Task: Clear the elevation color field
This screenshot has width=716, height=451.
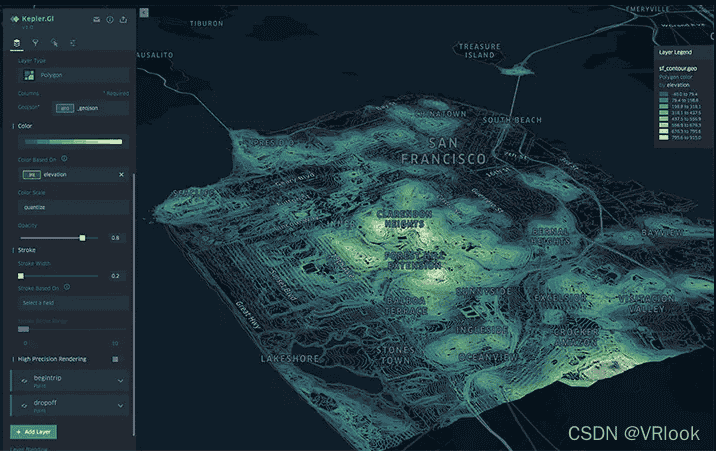Action: point(122,174)
